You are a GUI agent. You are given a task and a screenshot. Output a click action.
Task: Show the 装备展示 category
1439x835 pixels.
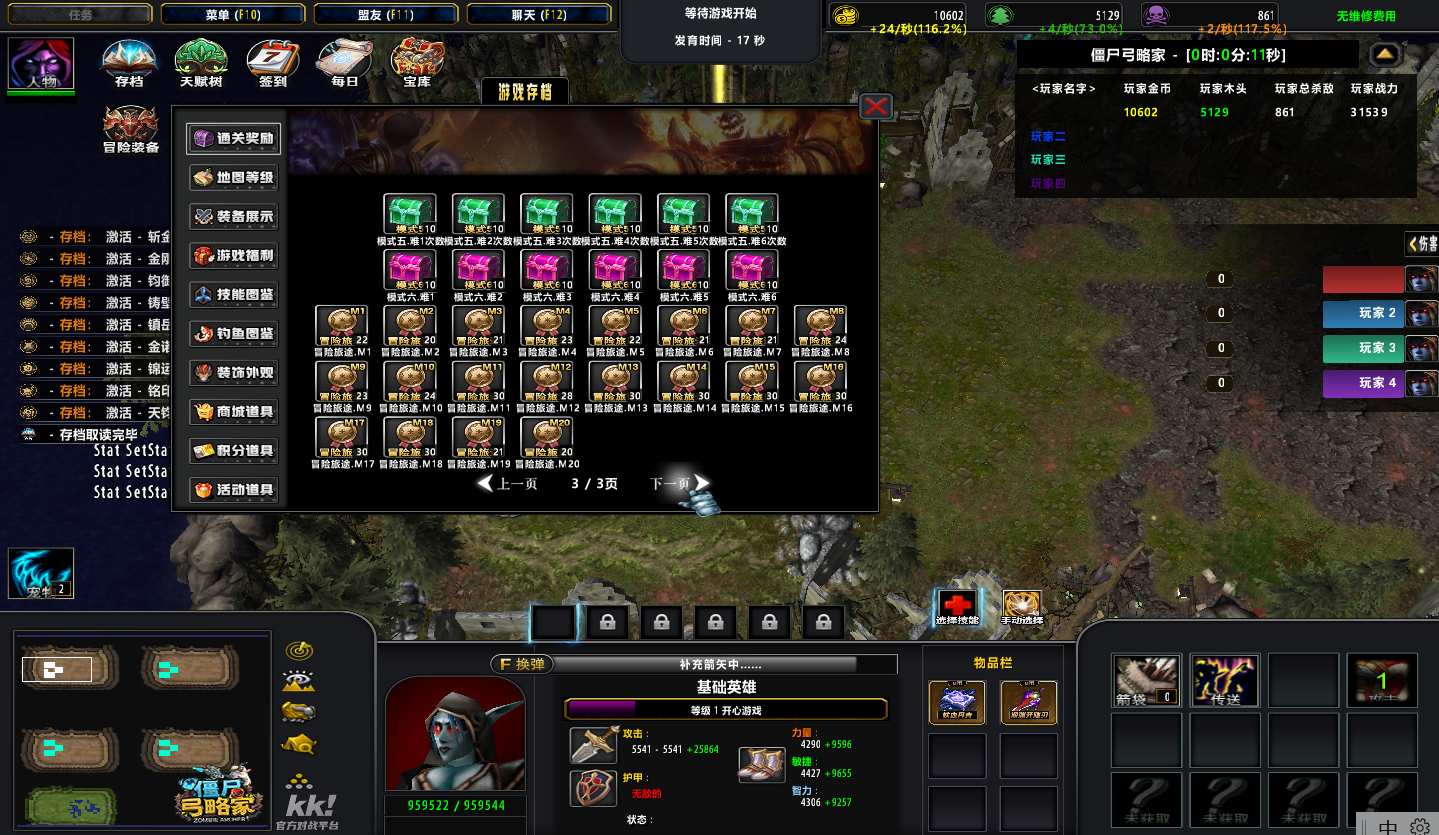(233, 217)
